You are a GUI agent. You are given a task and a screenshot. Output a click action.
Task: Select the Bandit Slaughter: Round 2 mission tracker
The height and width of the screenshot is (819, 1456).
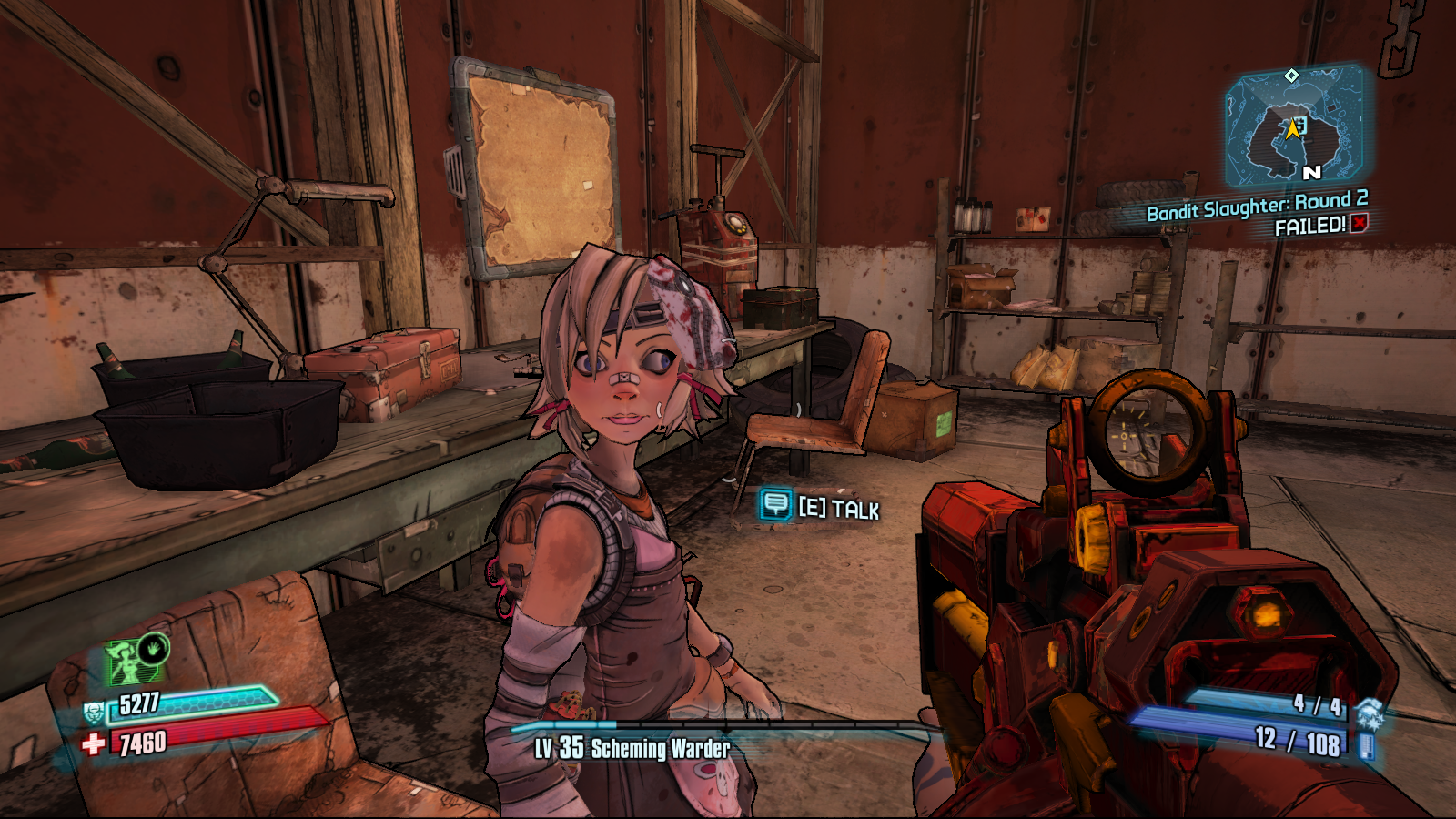[x=1257, y=207]
